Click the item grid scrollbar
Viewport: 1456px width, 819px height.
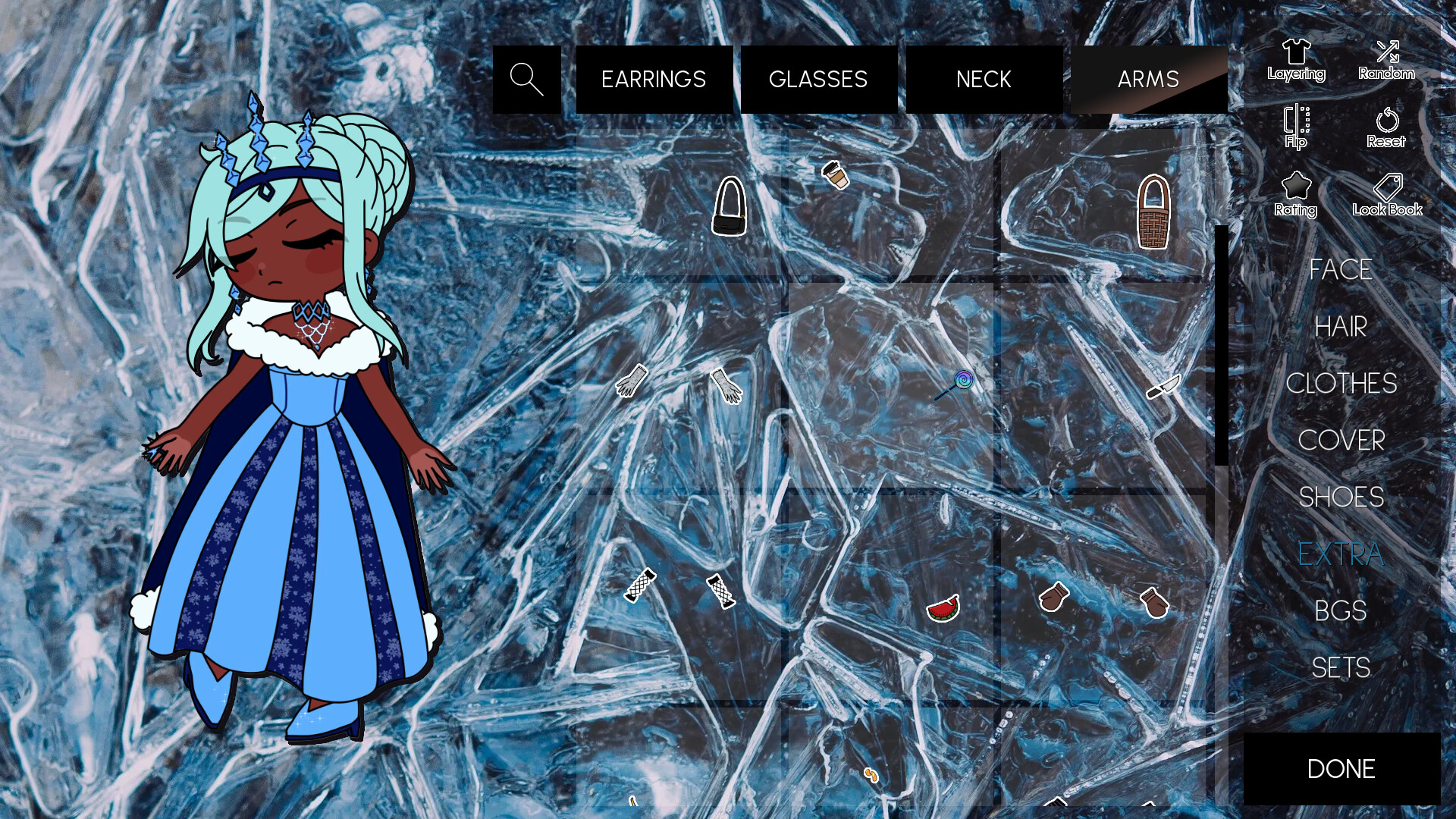click(1223, 341)
